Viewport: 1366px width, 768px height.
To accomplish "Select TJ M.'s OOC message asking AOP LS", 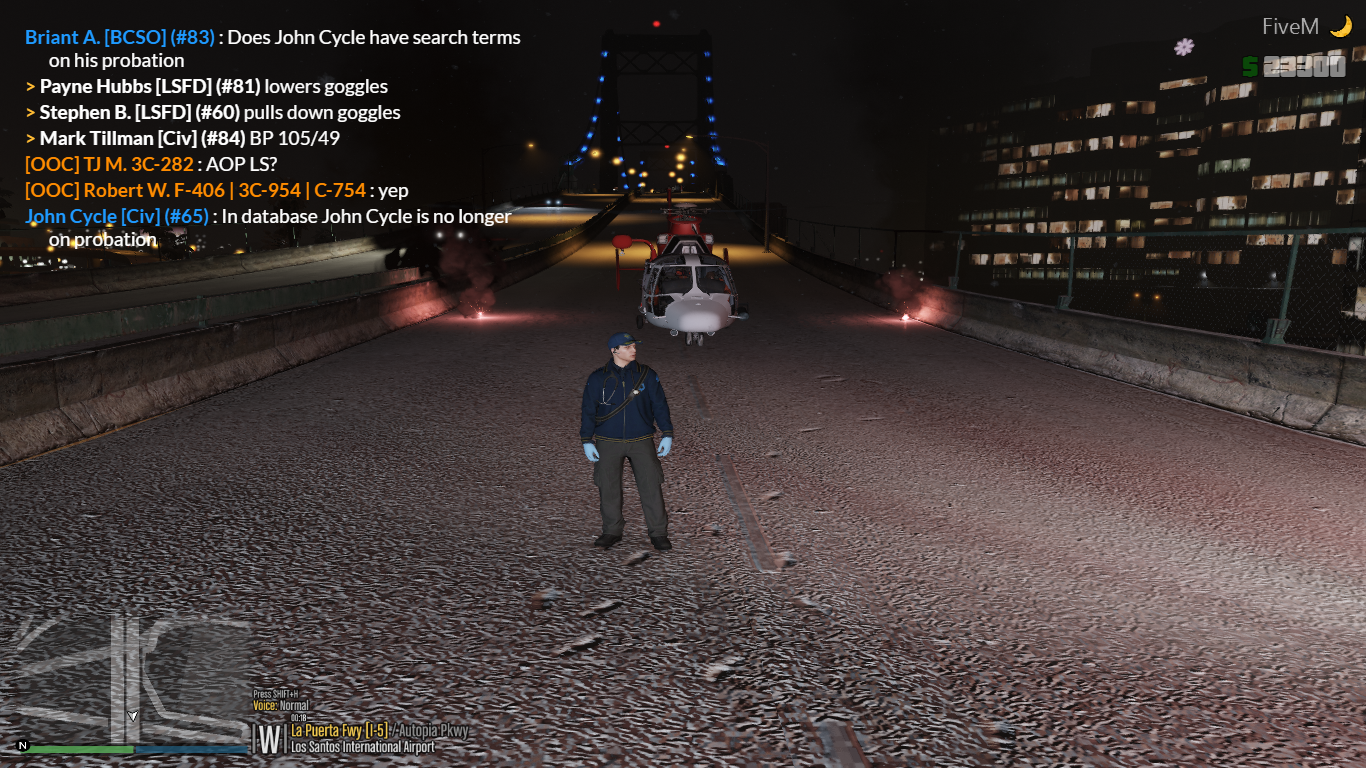I will point(151,165).
